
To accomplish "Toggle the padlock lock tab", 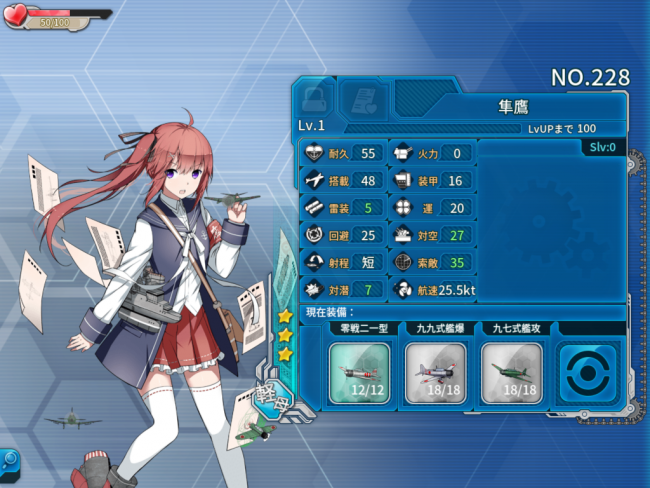I will click(314, 101).
